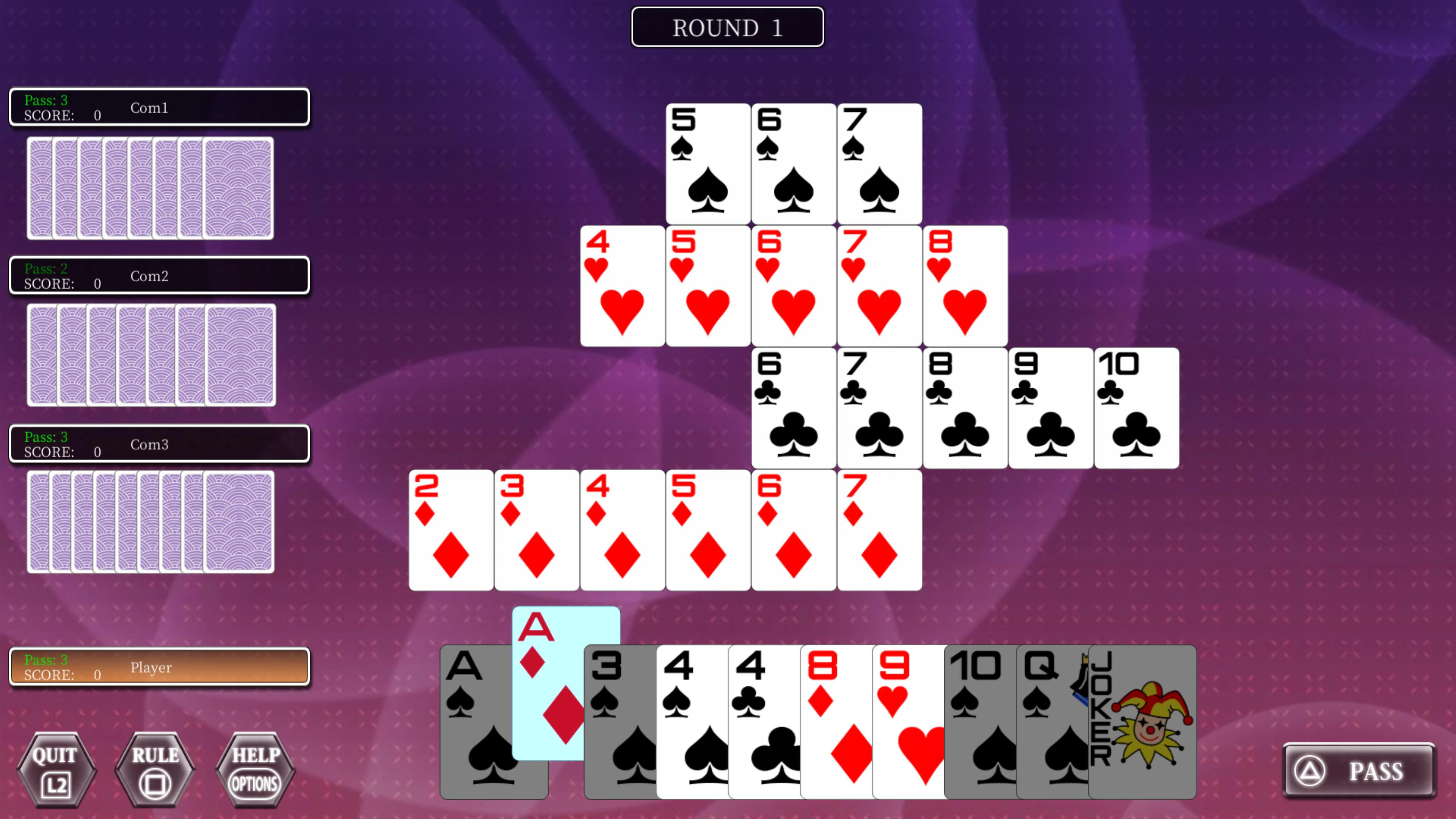Expand the Com1 player info panel

(x=159, y=107)
